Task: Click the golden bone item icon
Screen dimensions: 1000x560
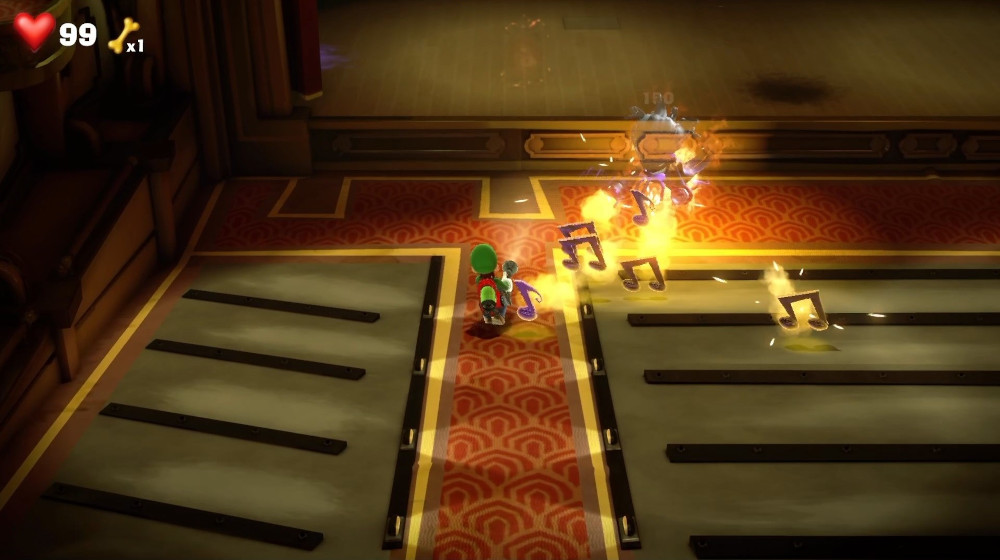Action: tap(122, 35)
